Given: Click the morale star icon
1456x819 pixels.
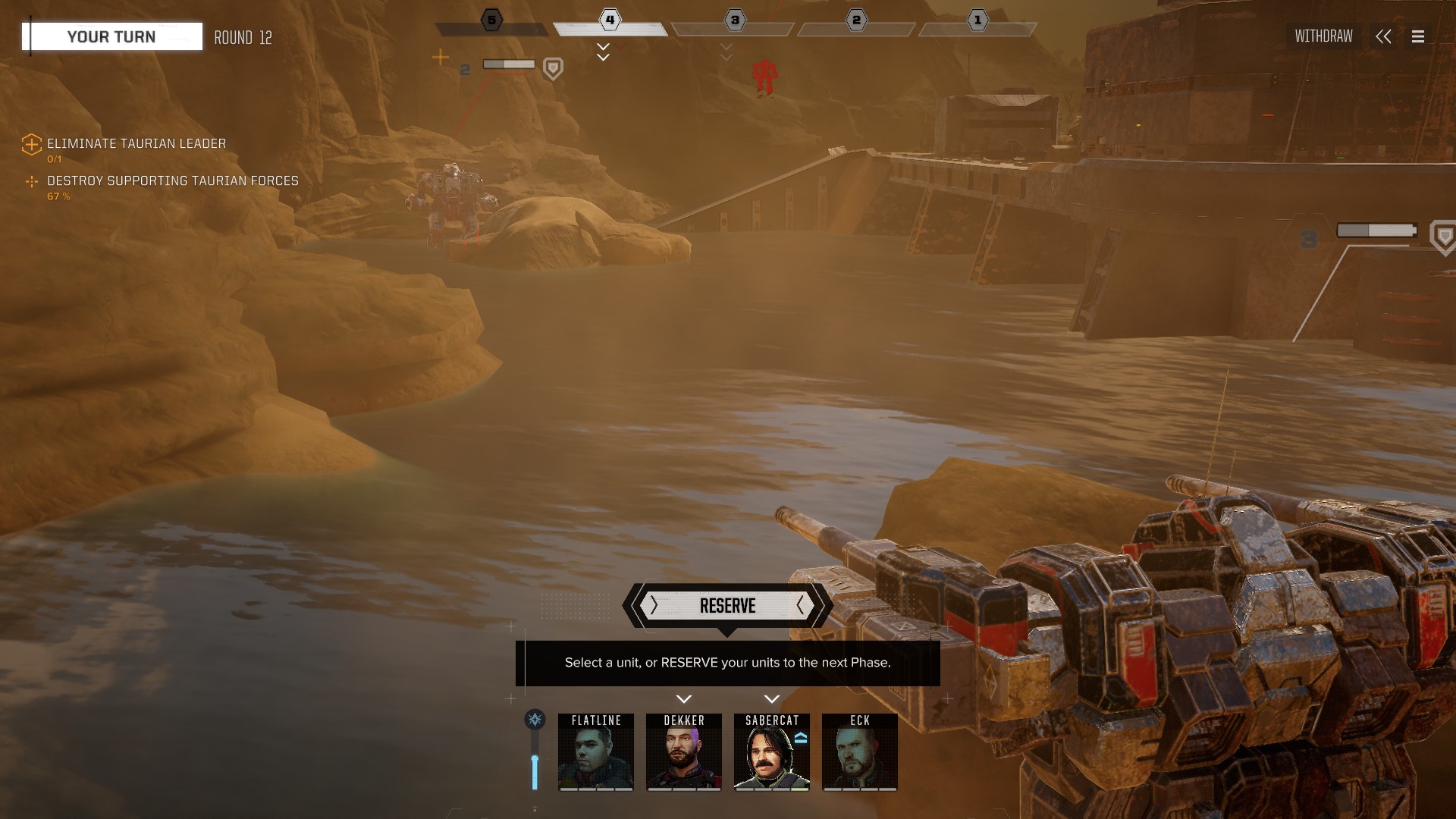Looking at the screenshot, I should point(535,719).
